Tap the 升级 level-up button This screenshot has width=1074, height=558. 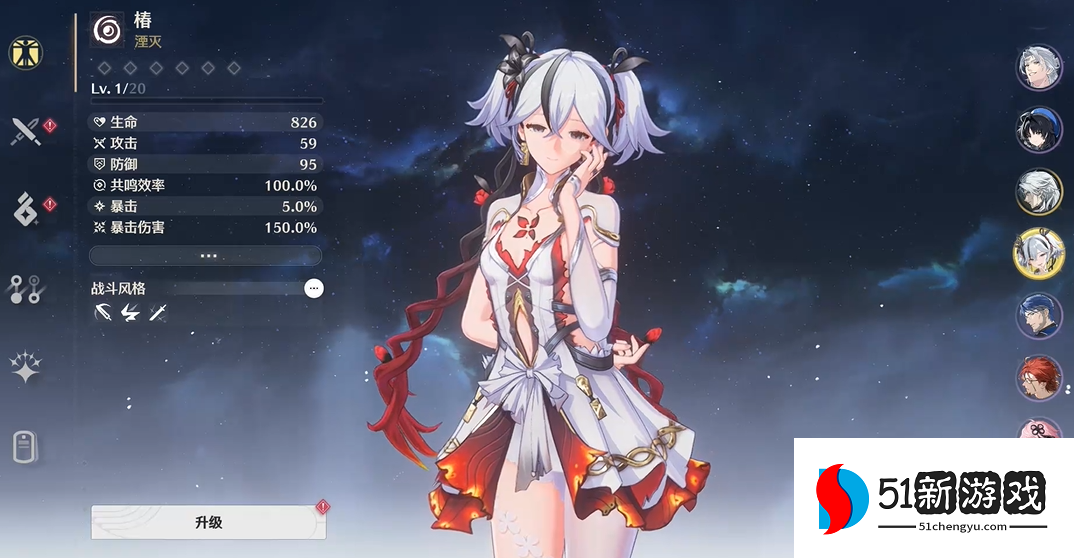[x=208, y=522]
